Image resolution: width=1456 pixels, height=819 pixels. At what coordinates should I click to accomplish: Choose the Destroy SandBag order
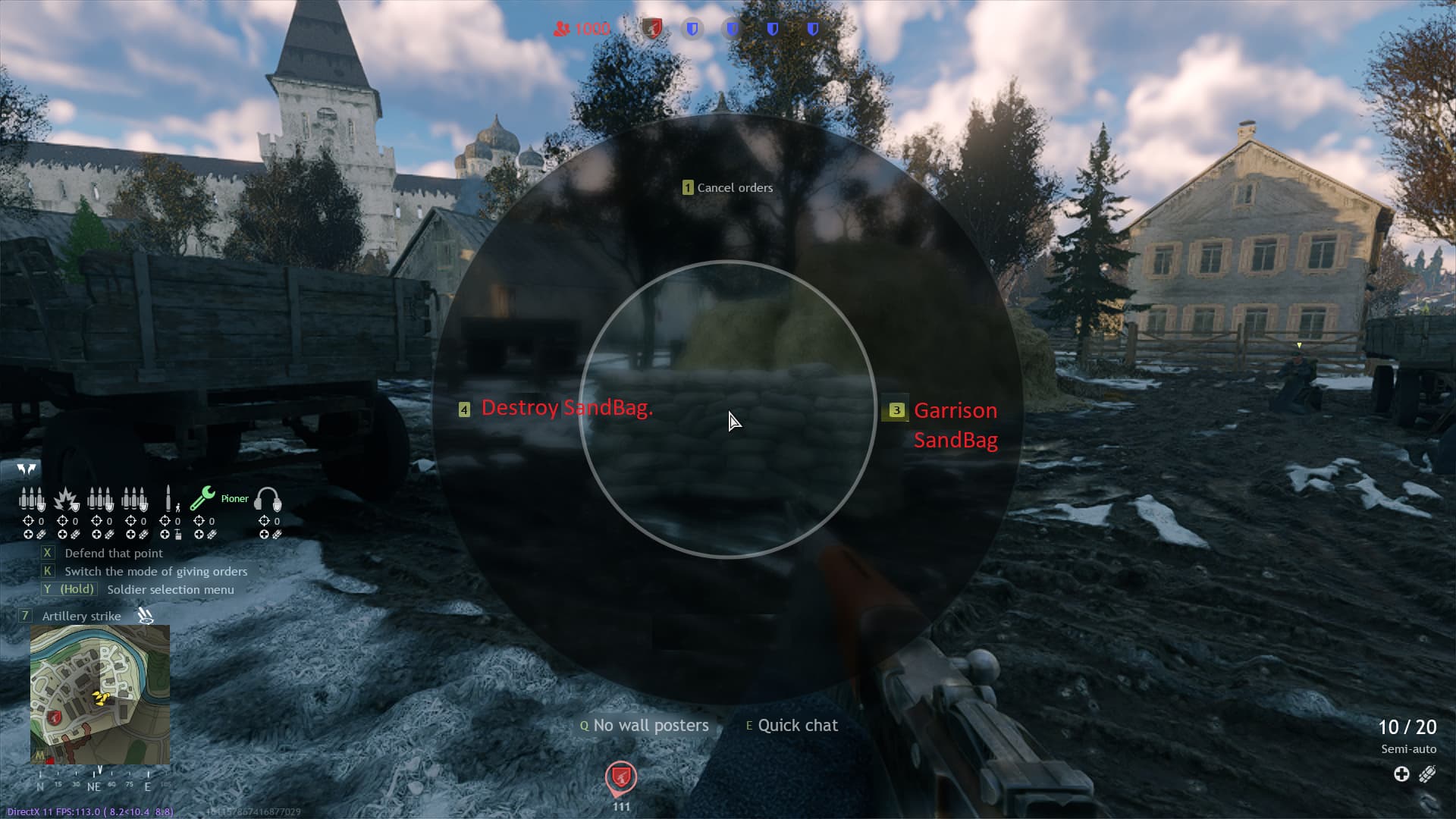pyautogui.click(x=566, y=408)
